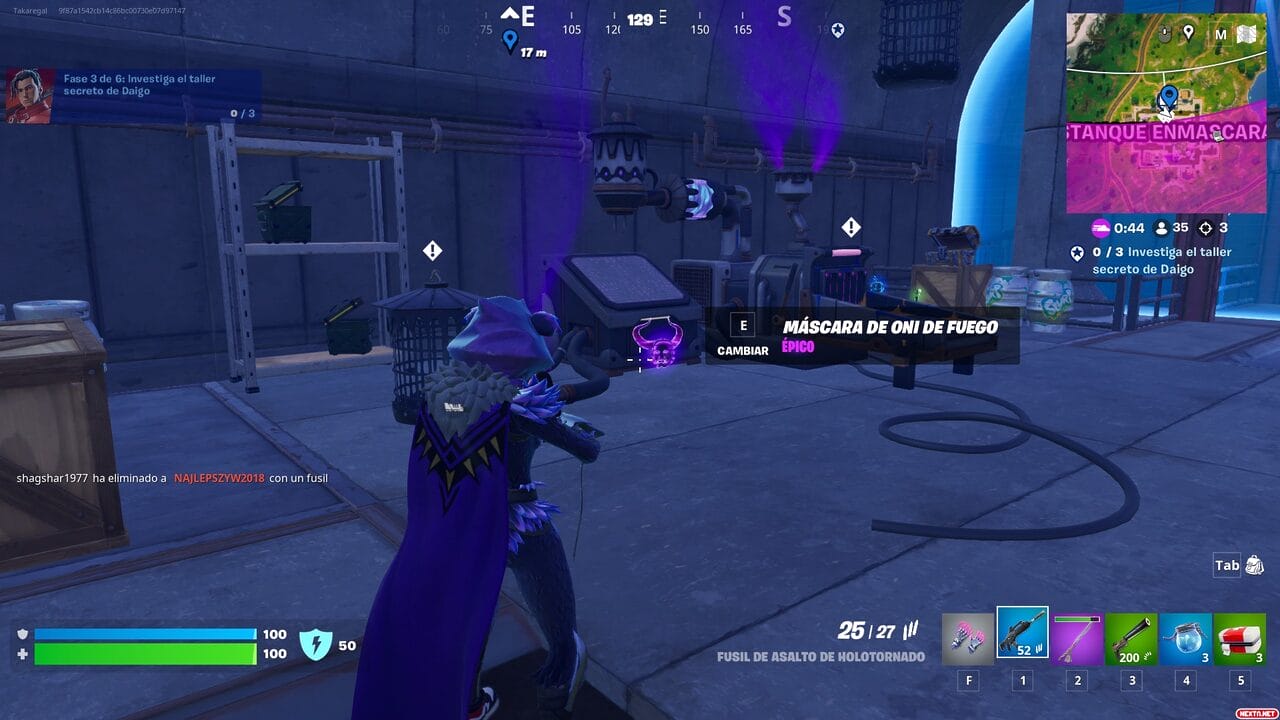The width and height of the screenshot is (1280, 720).
Task: Select the Holo Twister assault rifle slot
Action: coord(1022,634)
